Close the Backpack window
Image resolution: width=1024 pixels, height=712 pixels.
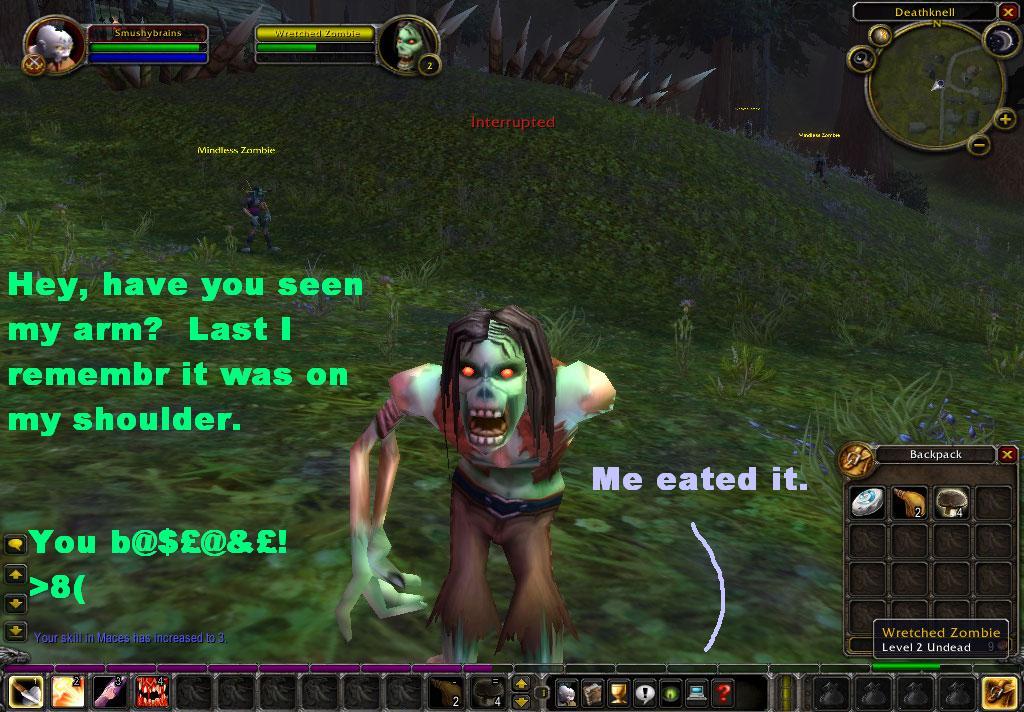[x=1007, y=455]
